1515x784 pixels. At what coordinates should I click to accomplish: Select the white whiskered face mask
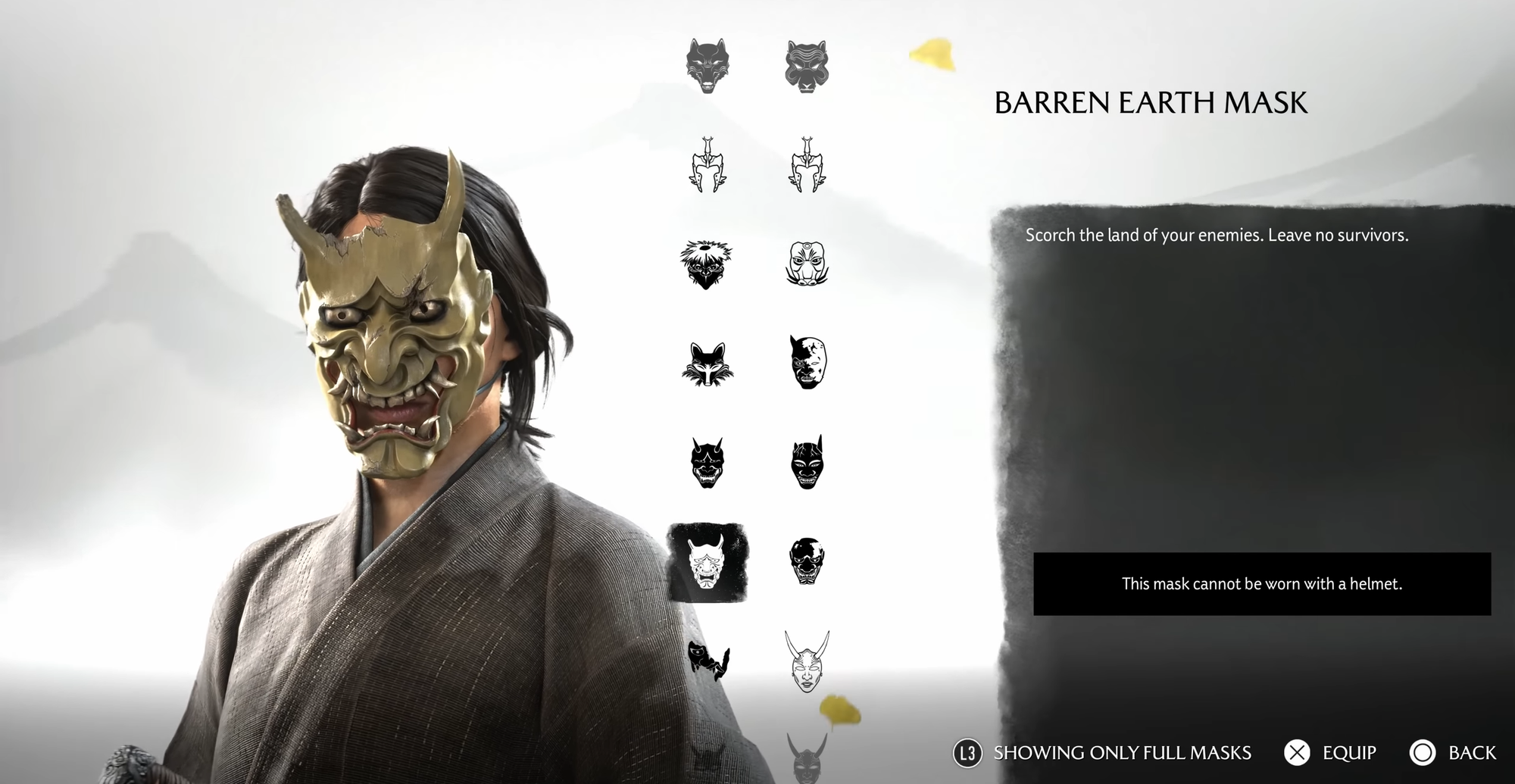(x=807, y=264)
